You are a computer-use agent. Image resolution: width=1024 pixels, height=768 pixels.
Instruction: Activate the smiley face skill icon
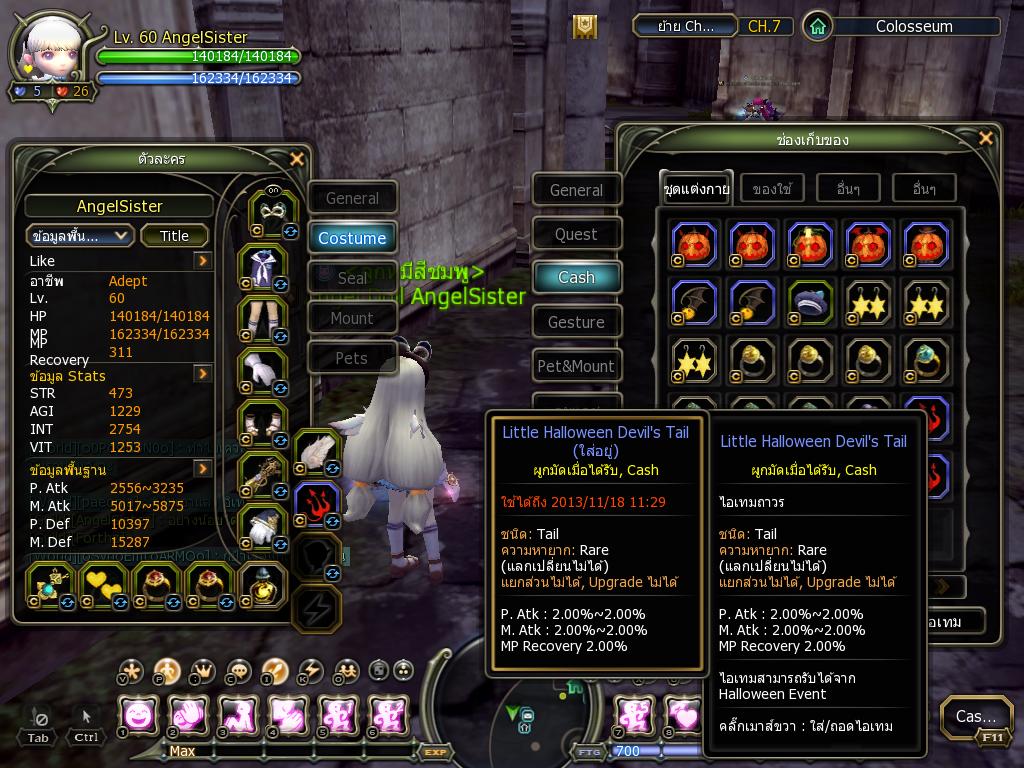click(x=138, y=716)
